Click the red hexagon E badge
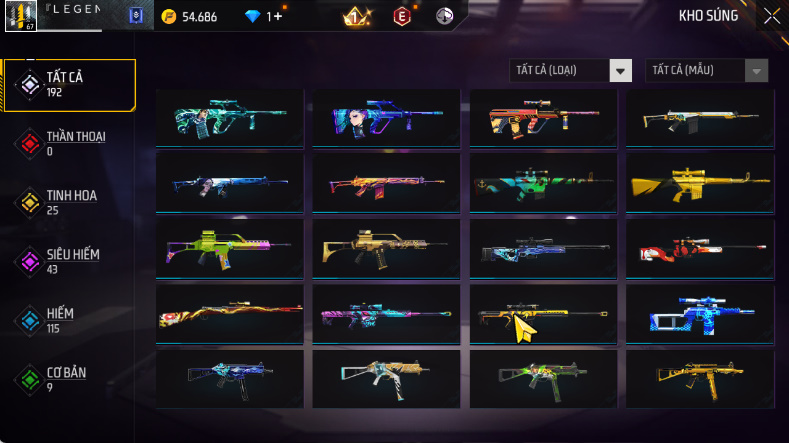Image resolution: width=789 pixels, height=443 pixels. tap(402, 17)
